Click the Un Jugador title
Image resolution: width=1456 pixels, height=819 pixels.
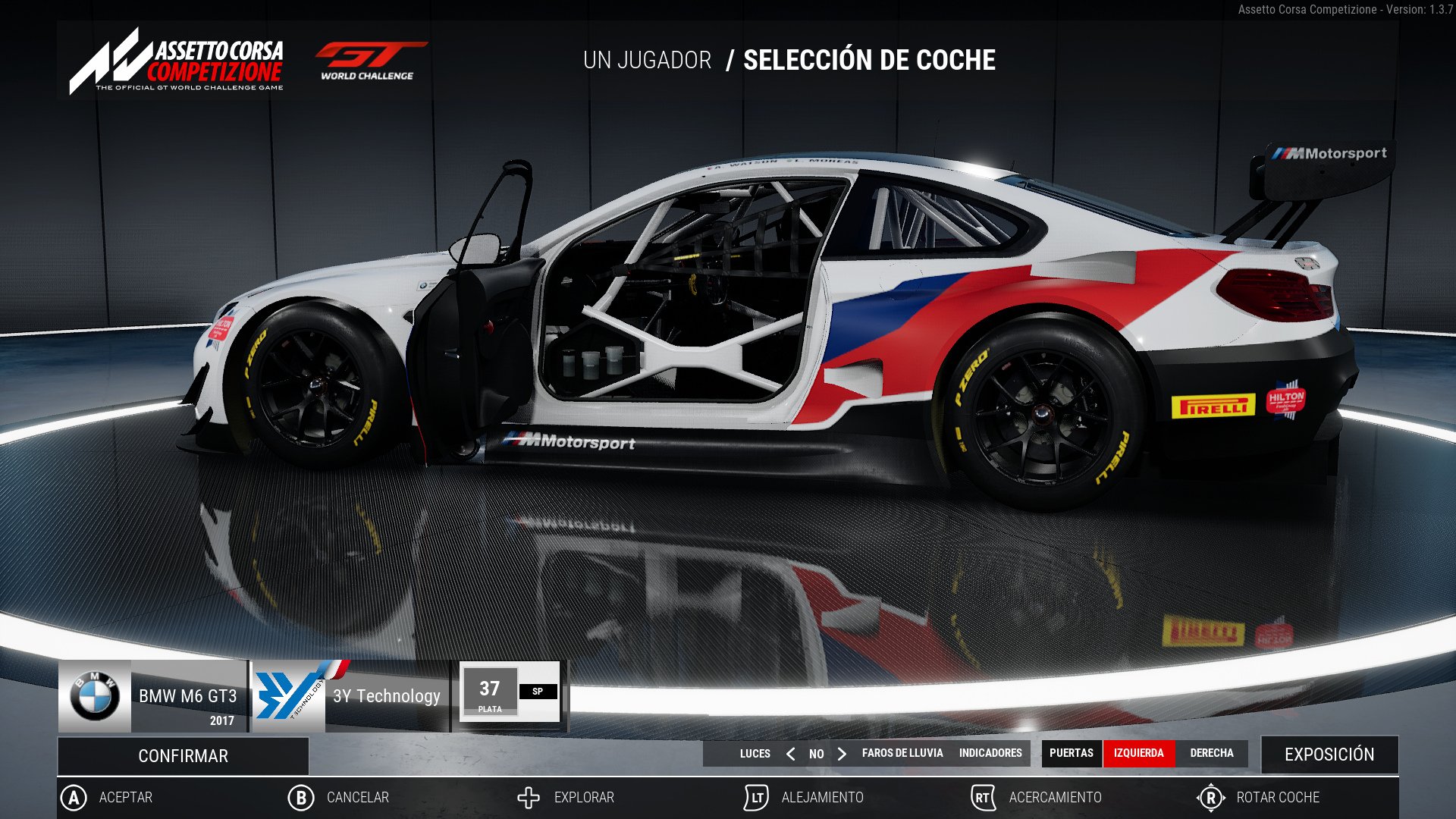(x=645, y=61)
